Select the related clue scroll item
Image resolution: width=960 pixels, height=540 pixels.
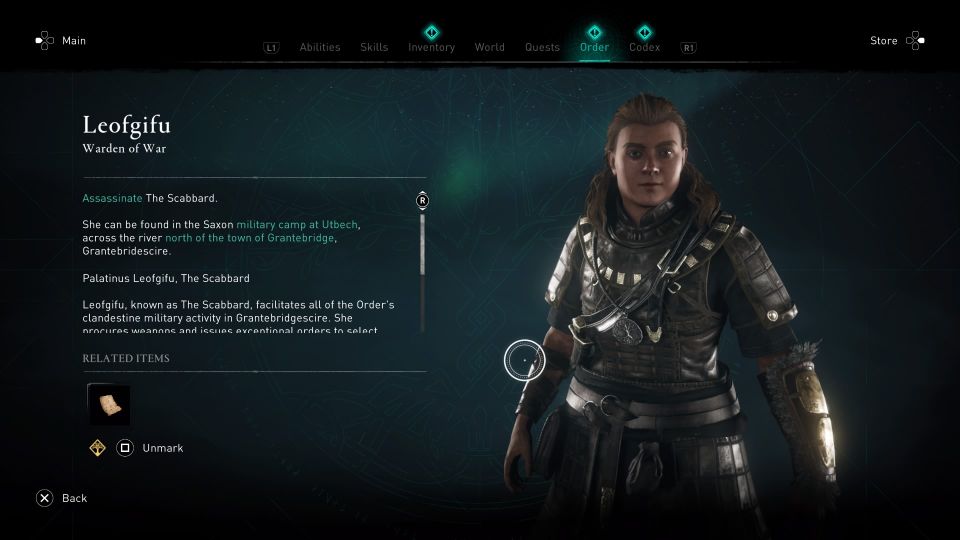[109, 405]
